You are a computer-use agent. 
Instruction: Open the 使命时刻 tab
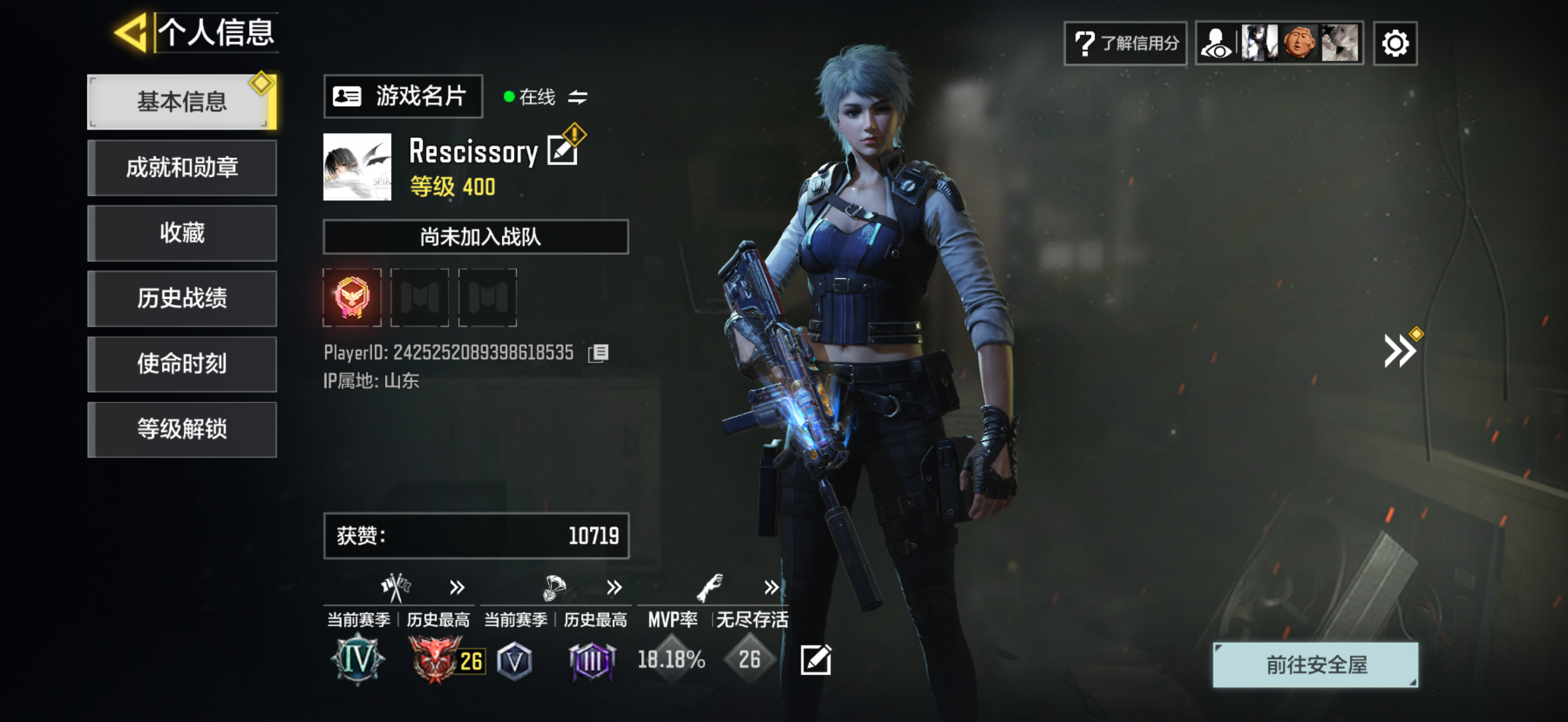tap(182, 363)
